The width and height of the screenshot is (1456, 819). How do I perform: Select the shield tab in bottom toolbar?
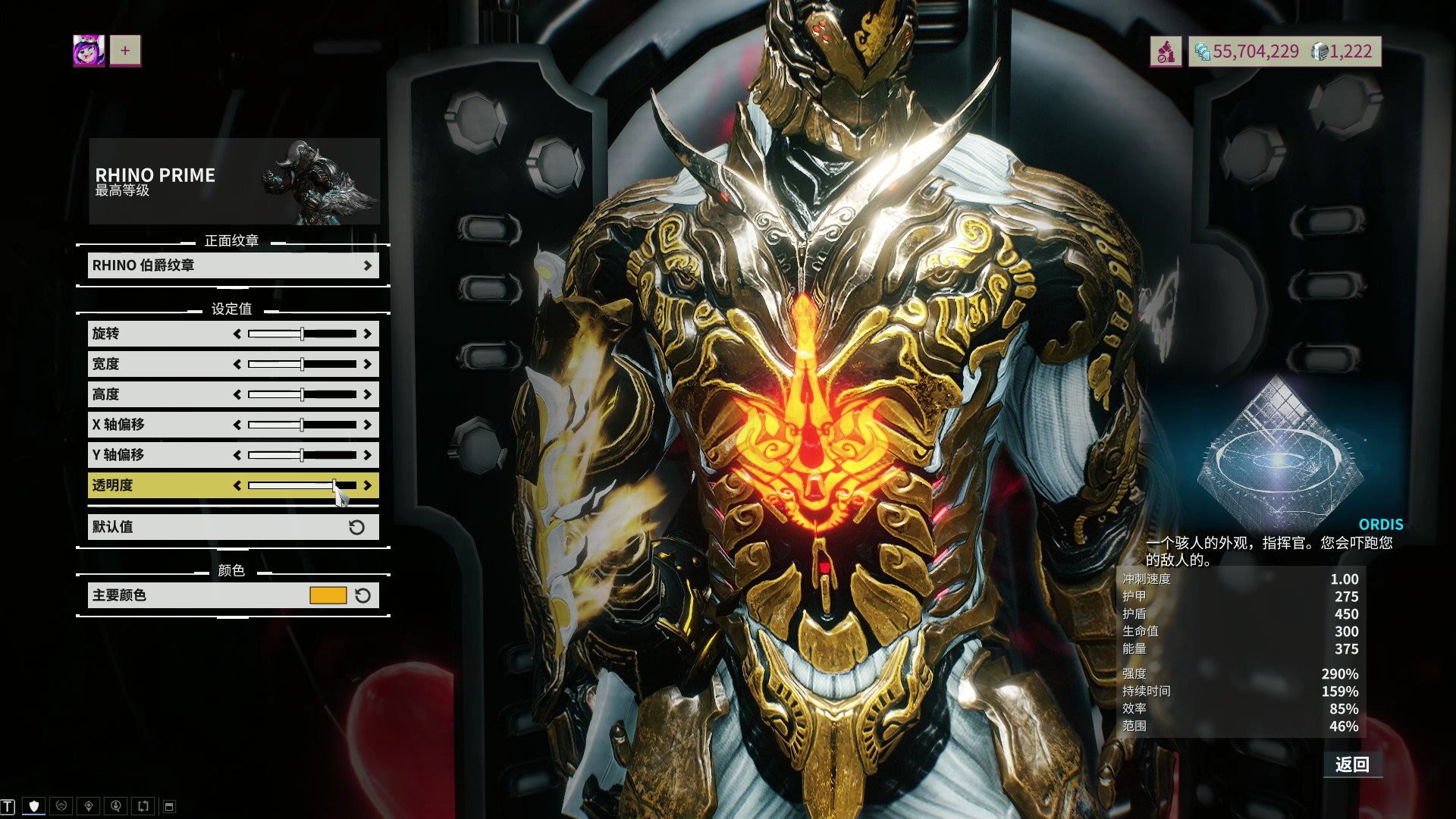click(34, 806)
